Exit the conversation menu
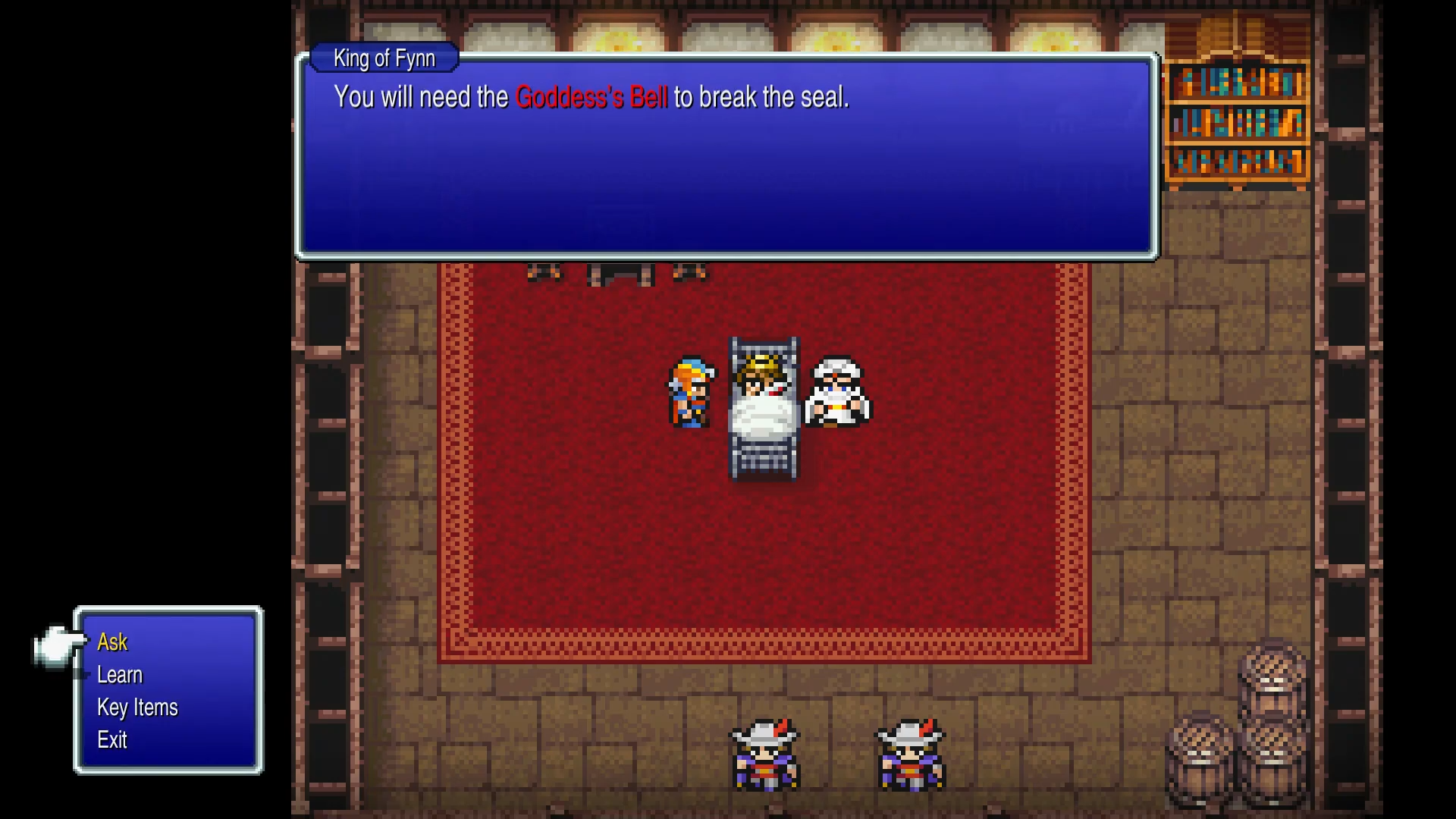 112,740
